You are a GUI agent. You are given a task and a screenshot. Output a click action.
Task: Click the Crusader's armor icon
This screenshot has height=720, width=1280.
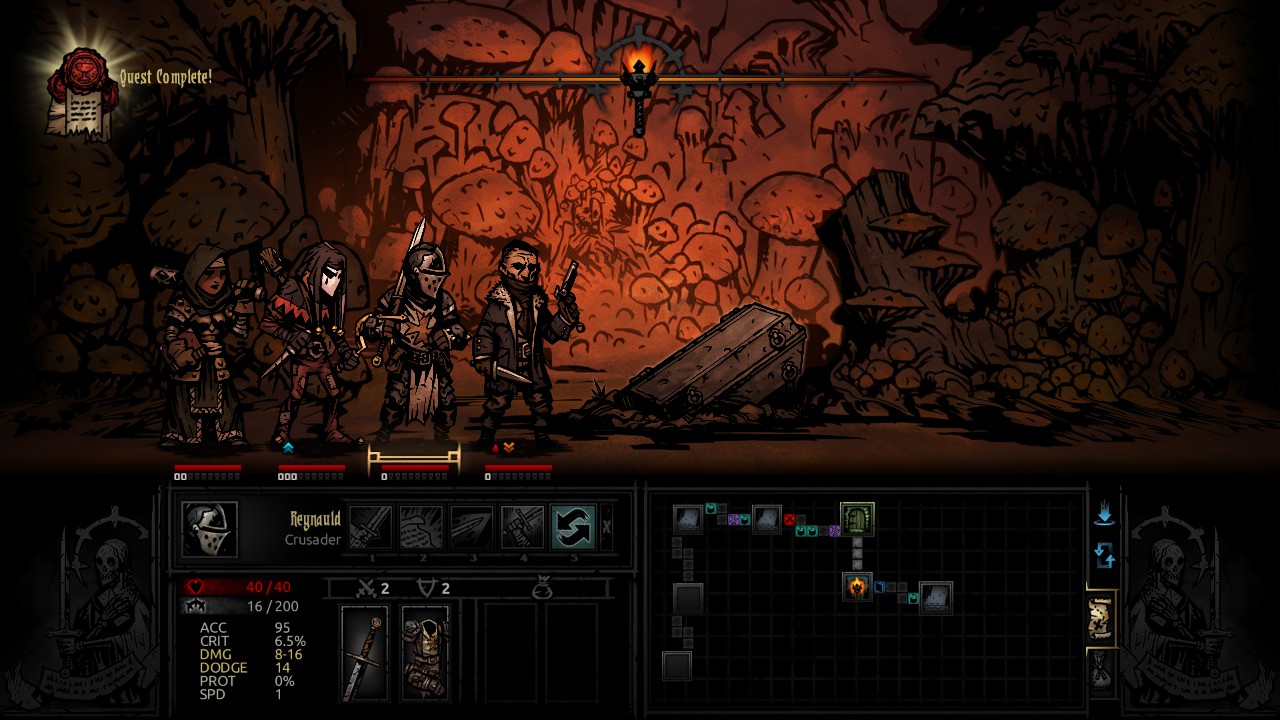pyautogui.click(x=425, y=655)
